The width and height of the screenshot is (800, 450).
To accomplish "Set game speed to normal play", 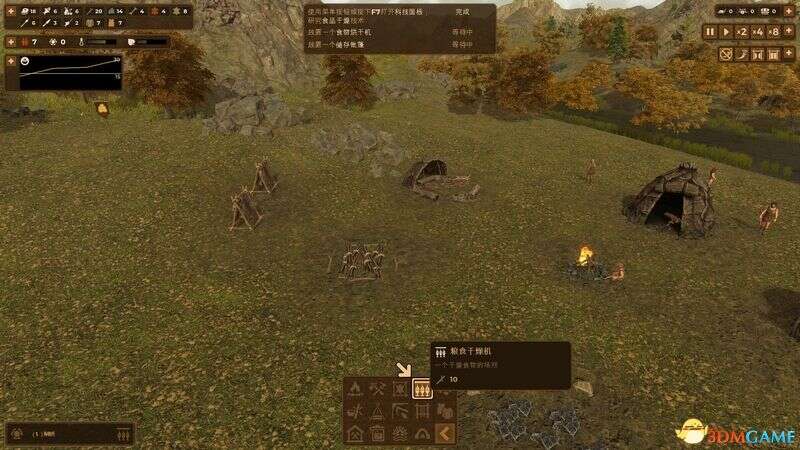I will tap(726, 31).
